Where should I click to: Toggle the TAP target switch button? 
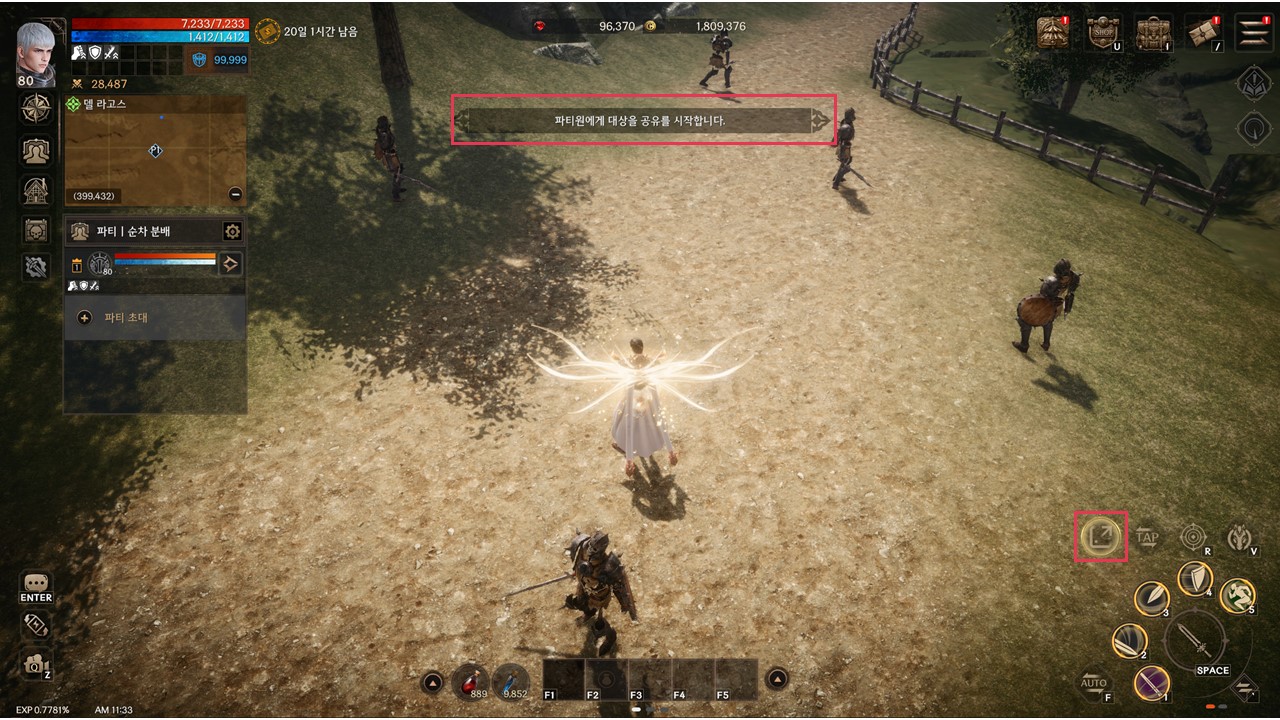tap(1147, 538)
